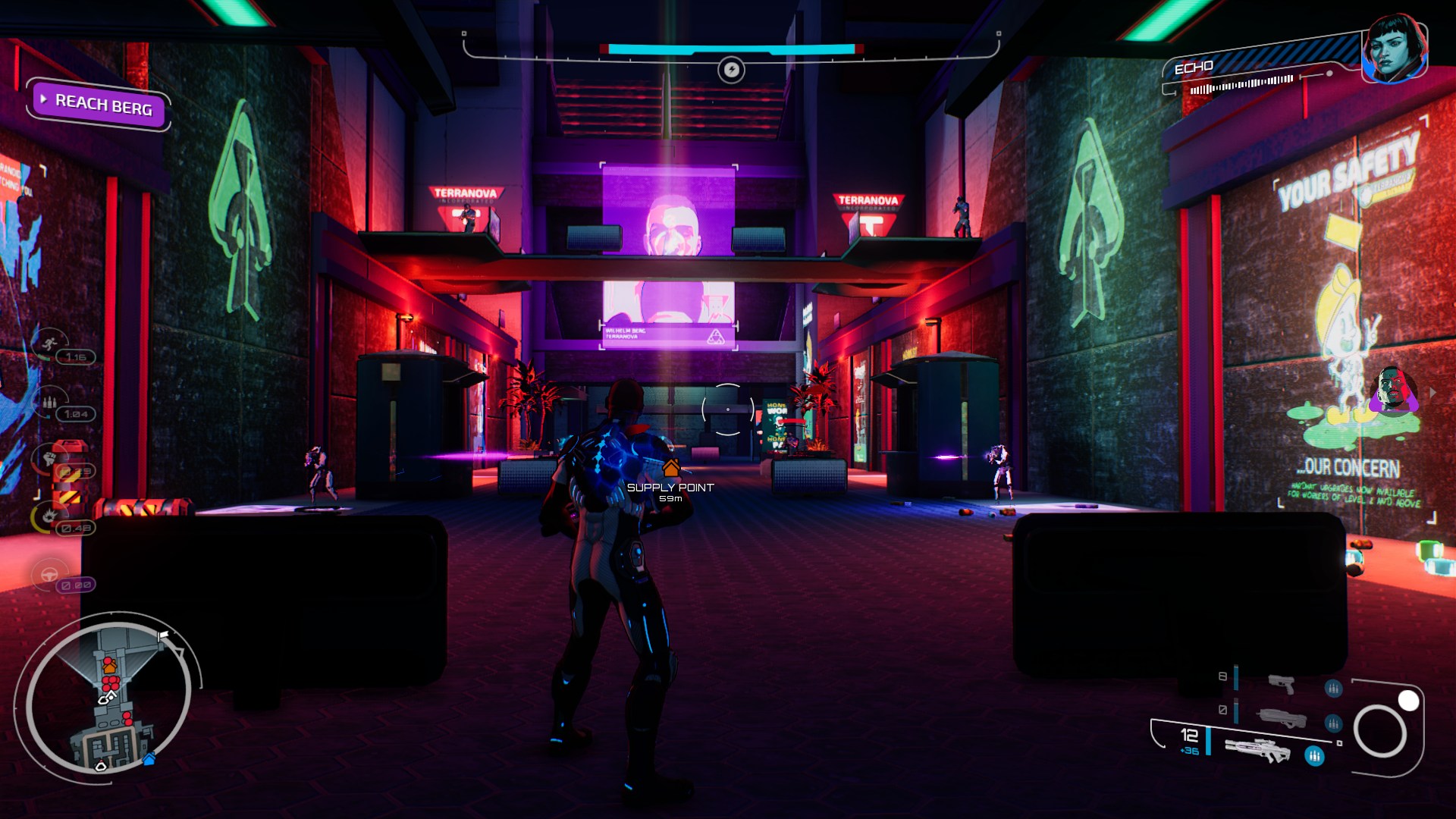This screenshot has height=819, width=1456.
Task: Select the driving steering-wheel skill icon
Action: (x=49, y=574)
